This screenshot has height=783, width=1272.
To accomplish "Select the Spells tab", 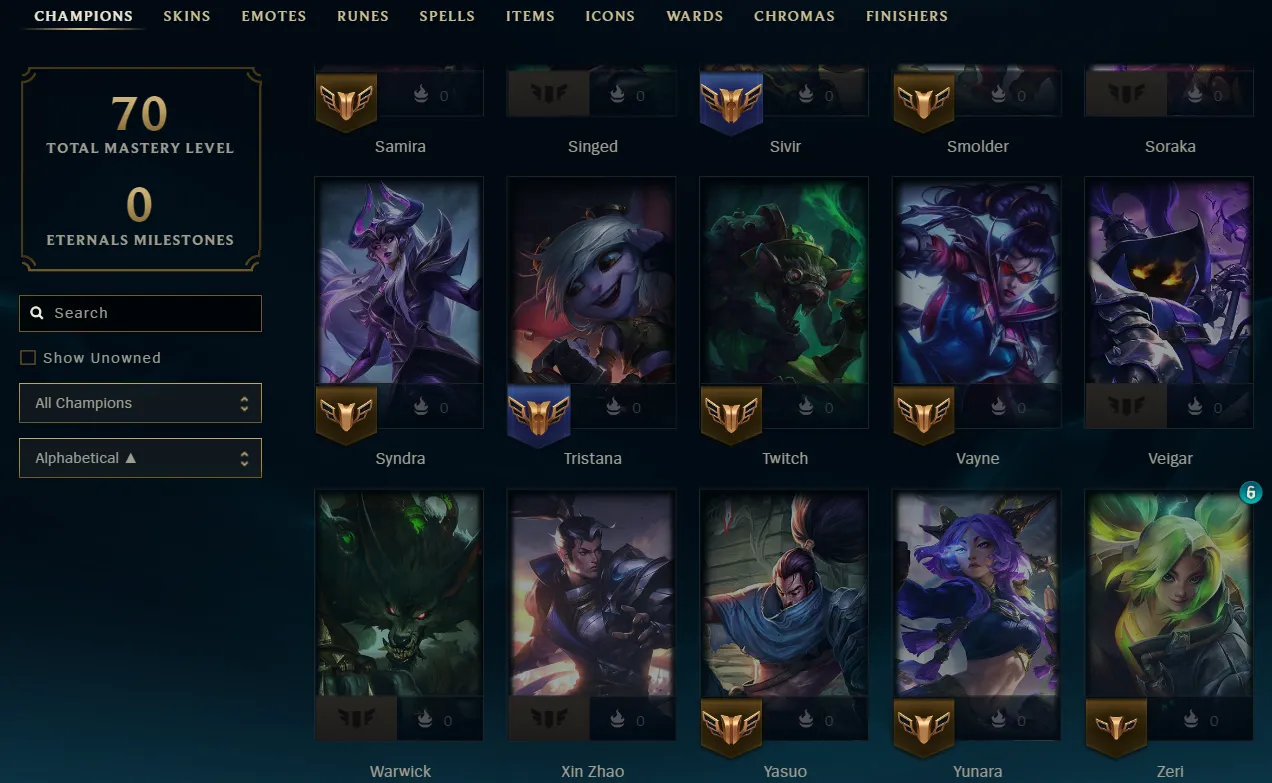I will (x=447, y=16).
